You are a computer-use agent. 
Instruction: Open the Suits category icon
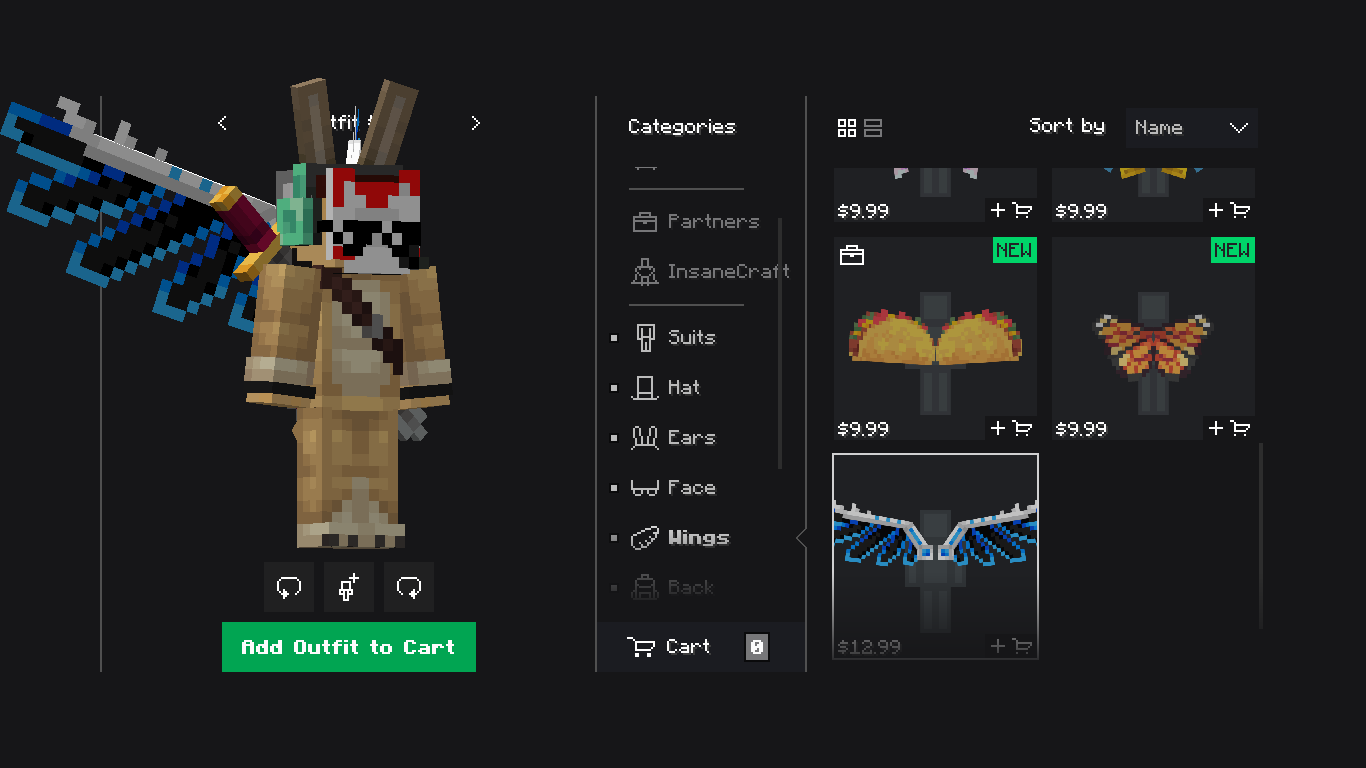click(x=644, y=337)
